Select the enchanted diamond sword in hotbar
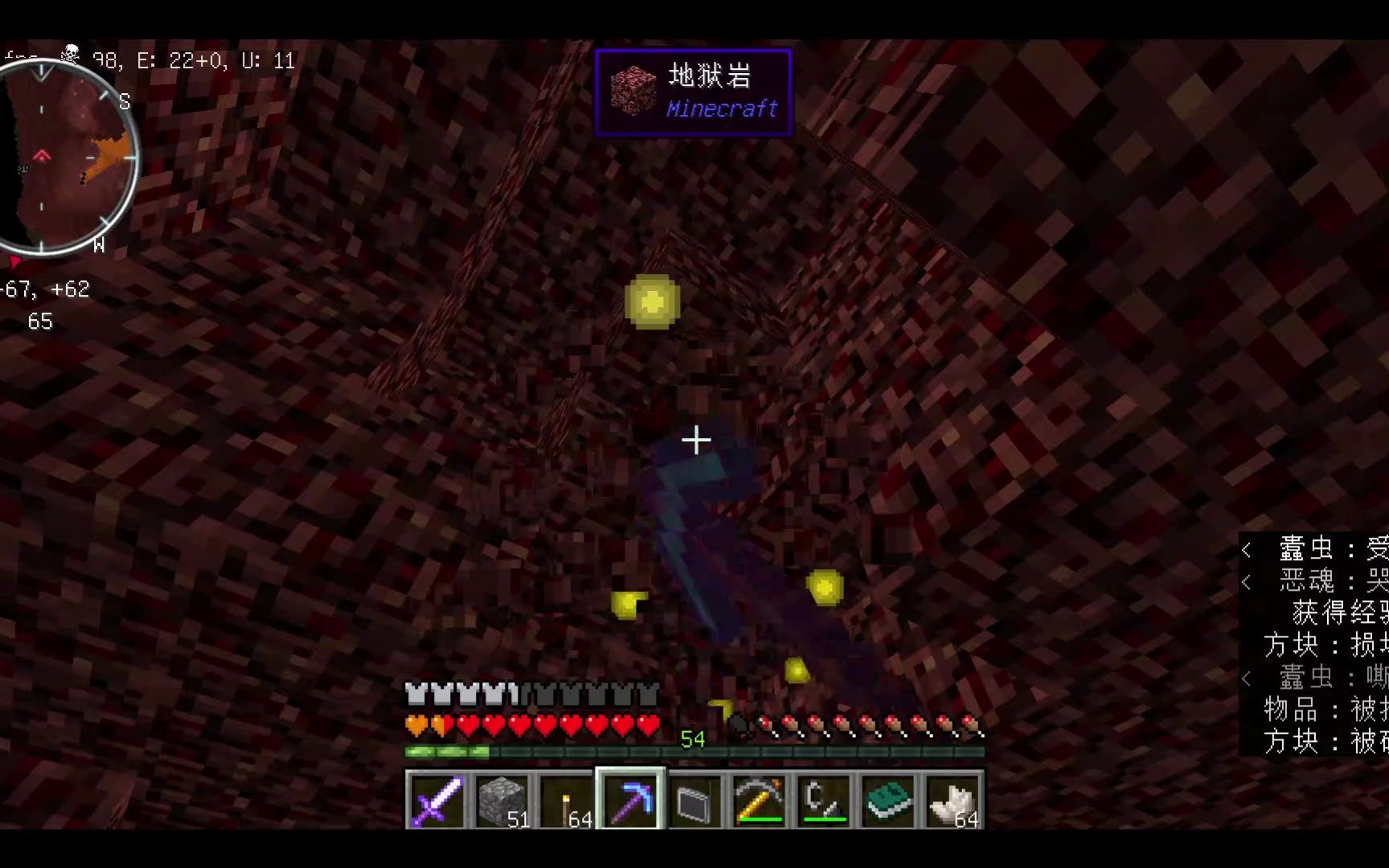 [438, 800]
